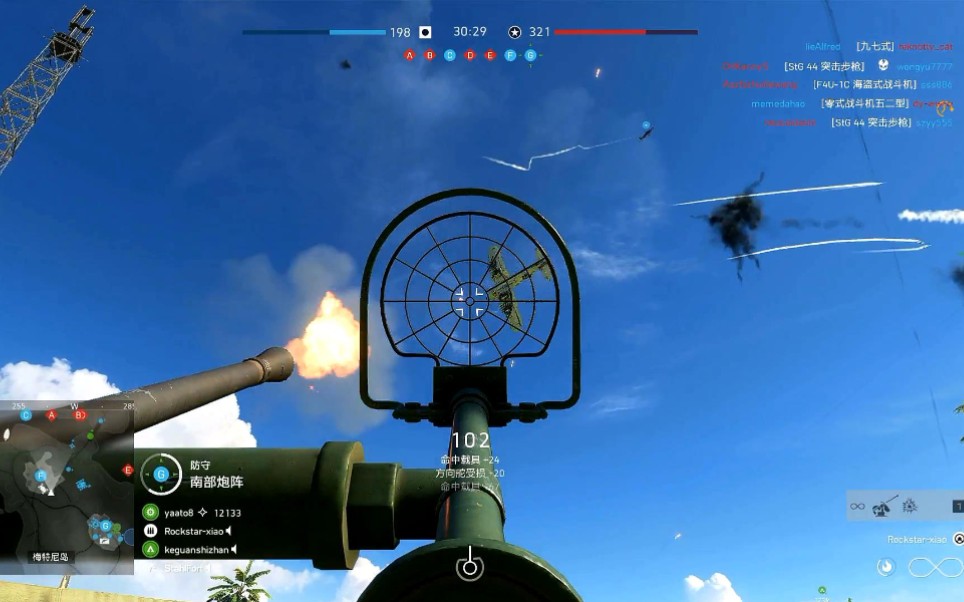Screen dimensions: 964x602
Task: Select the blue objective F flag in top bar
Action: pyautogui.click(x=510, y=55)
